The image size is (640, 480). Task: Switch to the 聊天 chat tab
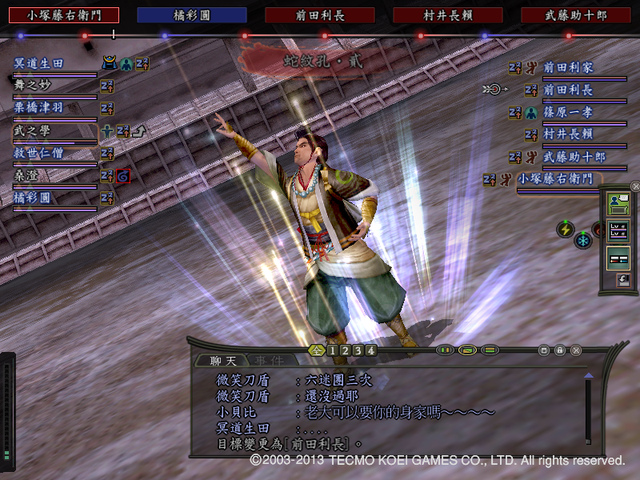(209, 360)
